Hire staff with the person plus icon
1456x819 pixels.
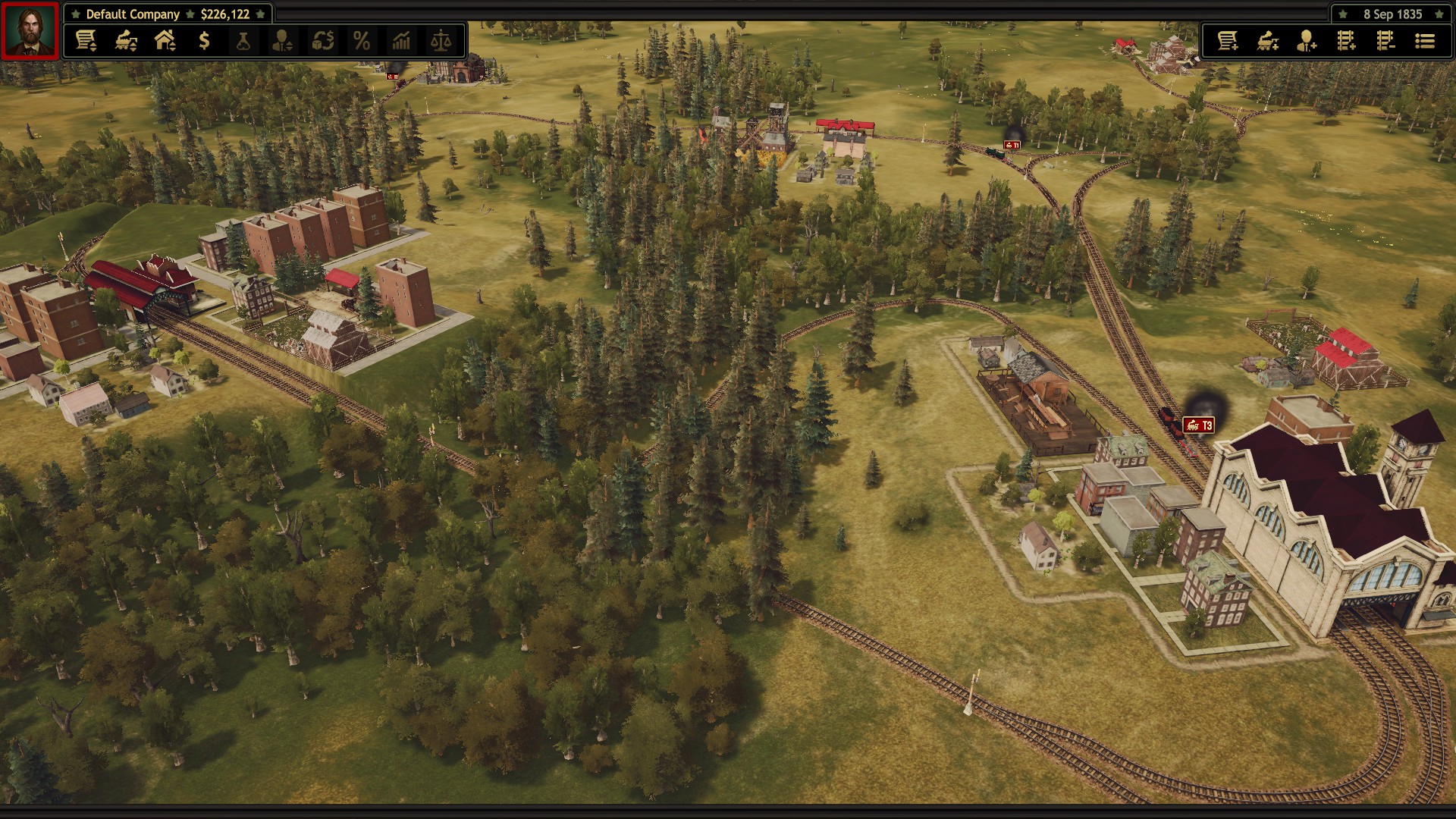pyautogui.click(x=1307, y=41)
